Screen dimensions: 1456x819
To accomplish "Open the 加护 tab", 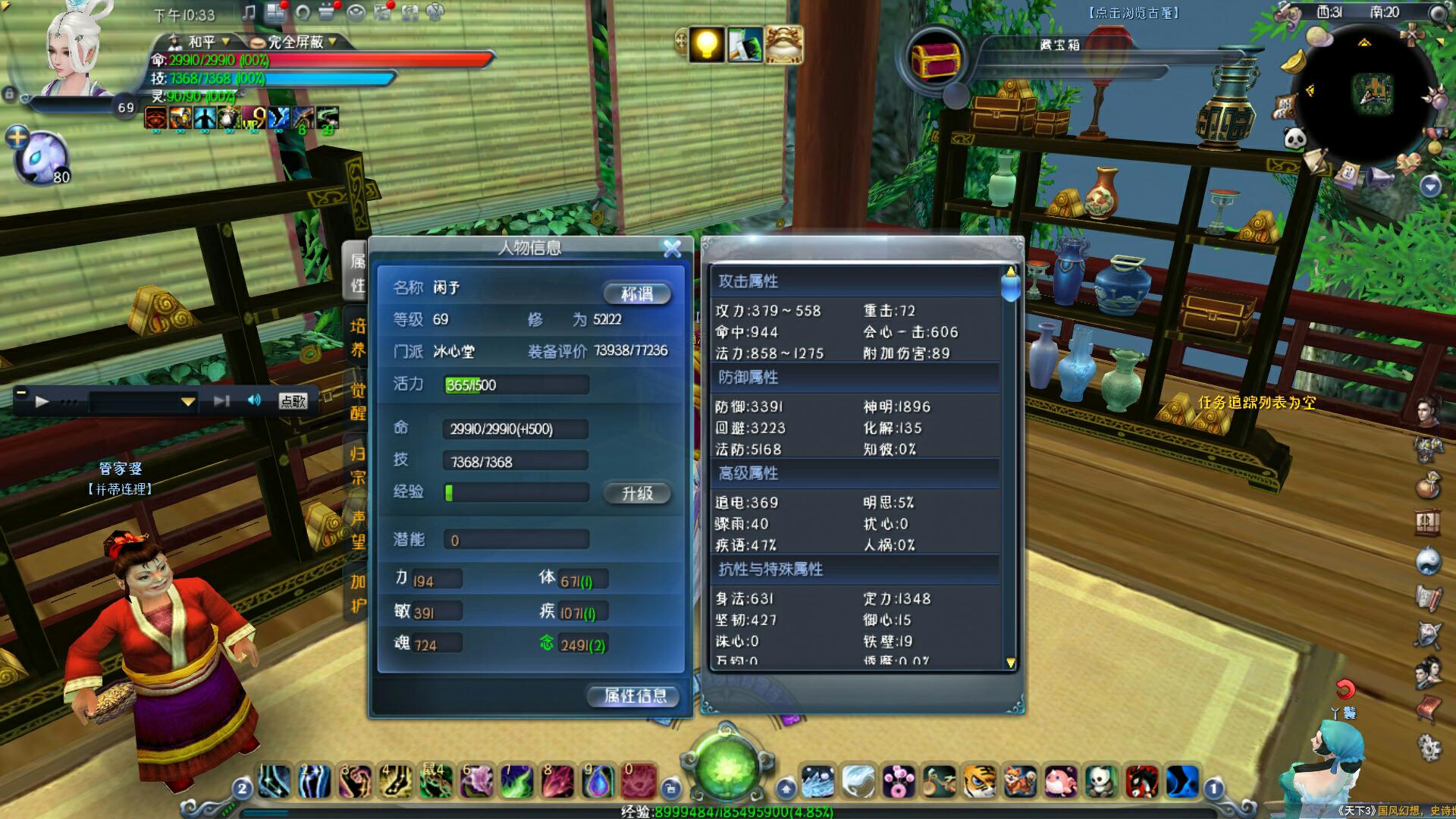I will 357,593.
